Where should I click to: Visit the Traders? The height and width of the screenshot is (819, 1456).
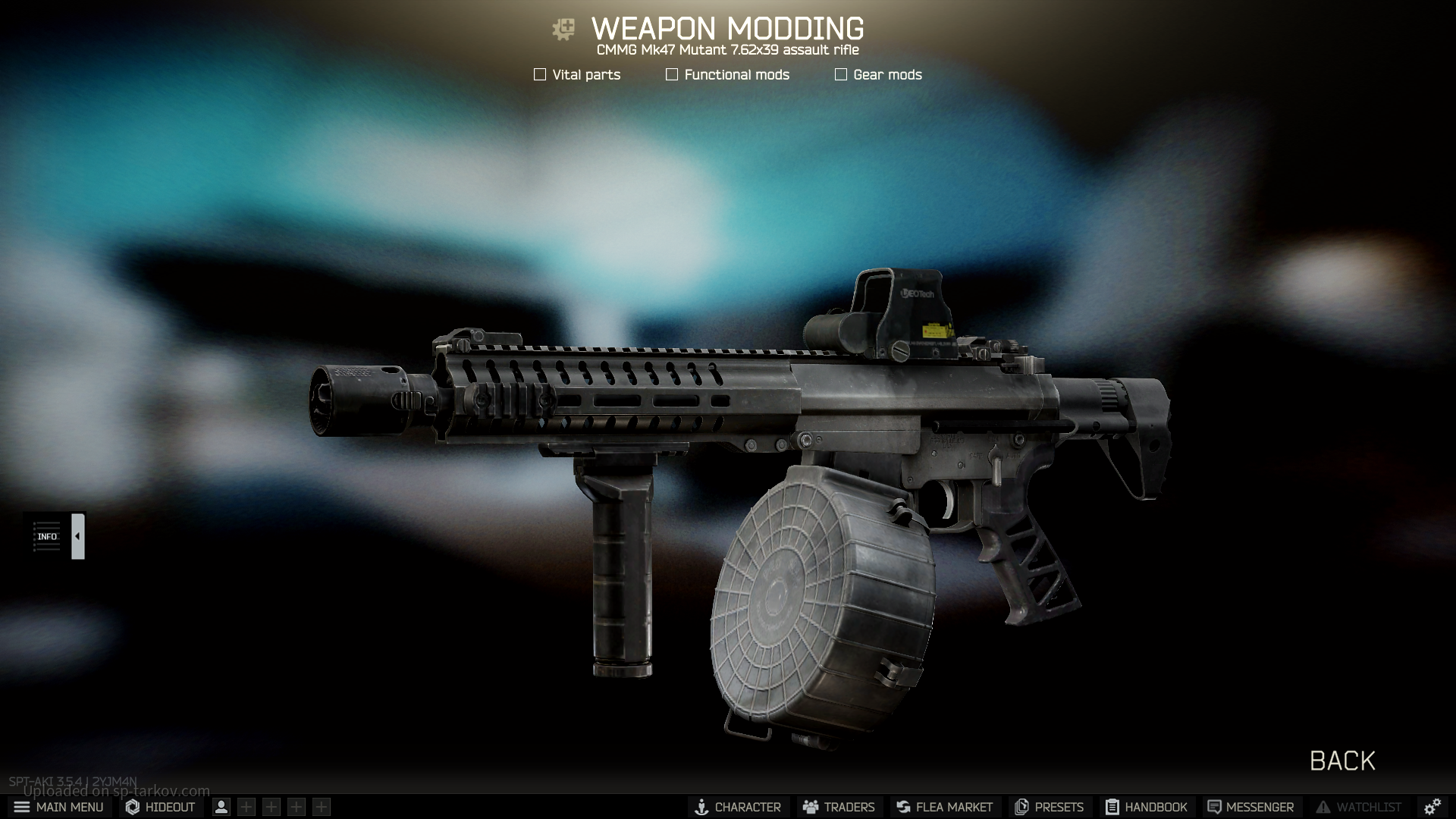coord(839,807)
